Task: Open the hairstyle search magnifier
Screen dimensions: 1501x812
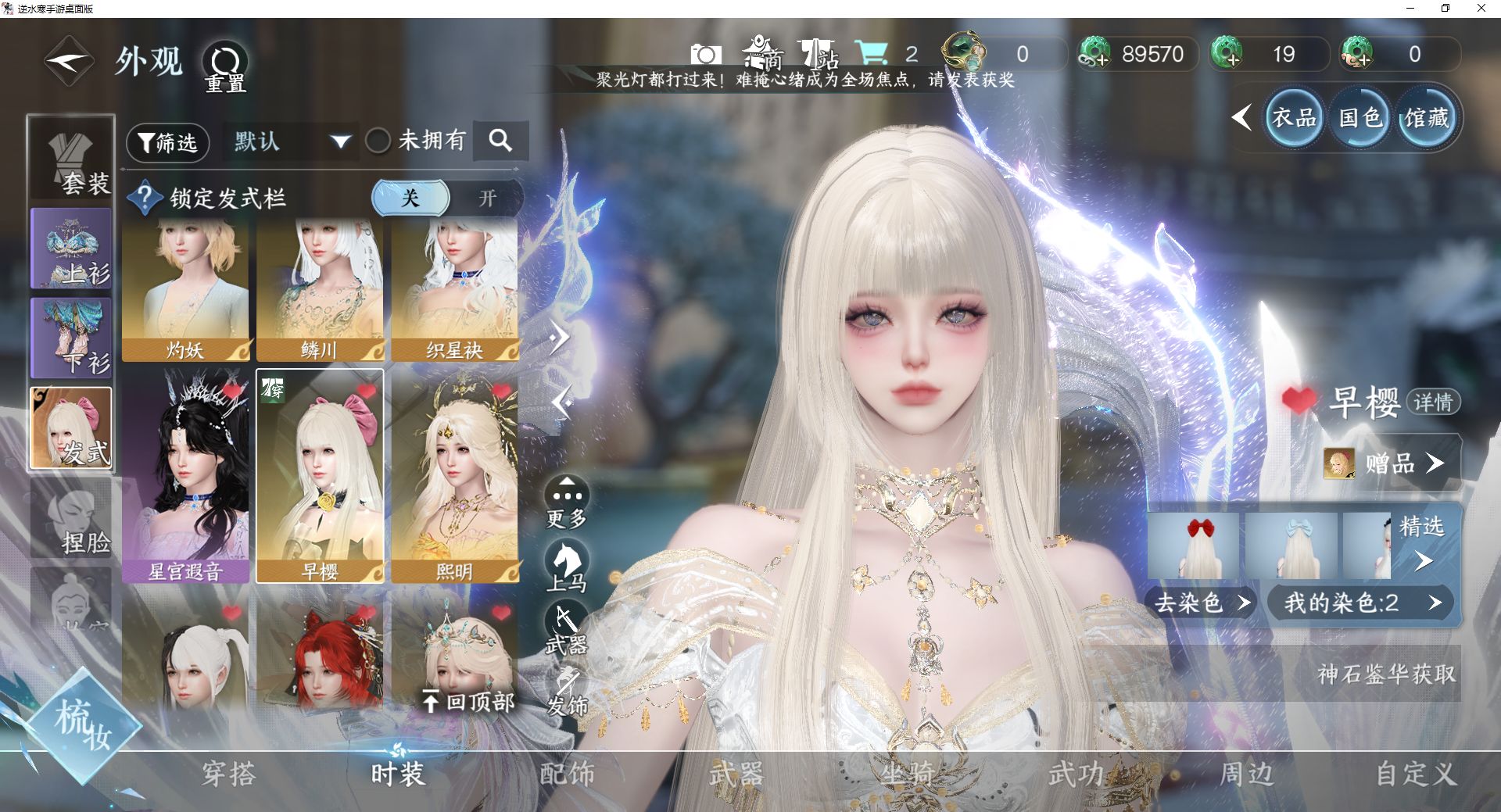Action: click(x=500, y=141)
